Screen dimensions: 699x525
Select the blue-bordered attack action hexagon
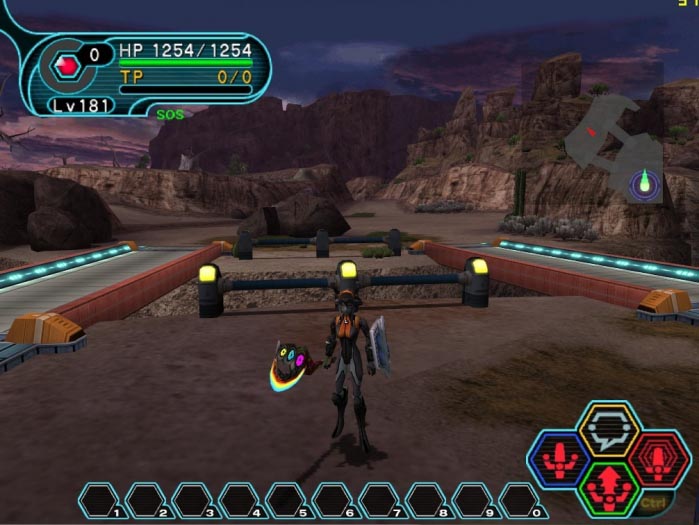(x=559, y=459)
